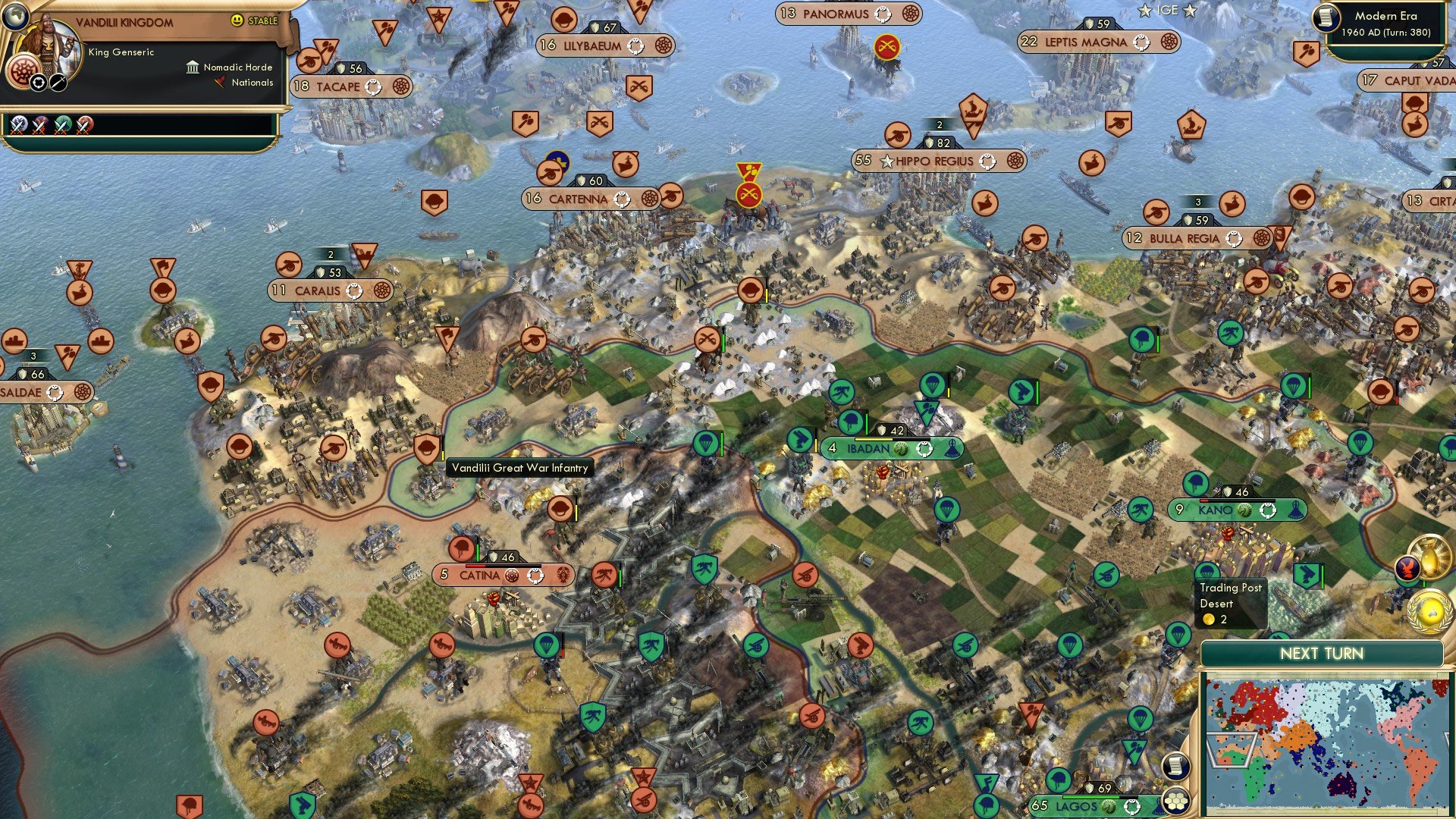The width and height of the screenshot is (1456, 819).
Task: Toggle the sword icon under King Genseric's portrait
Action: pos(58,83)
